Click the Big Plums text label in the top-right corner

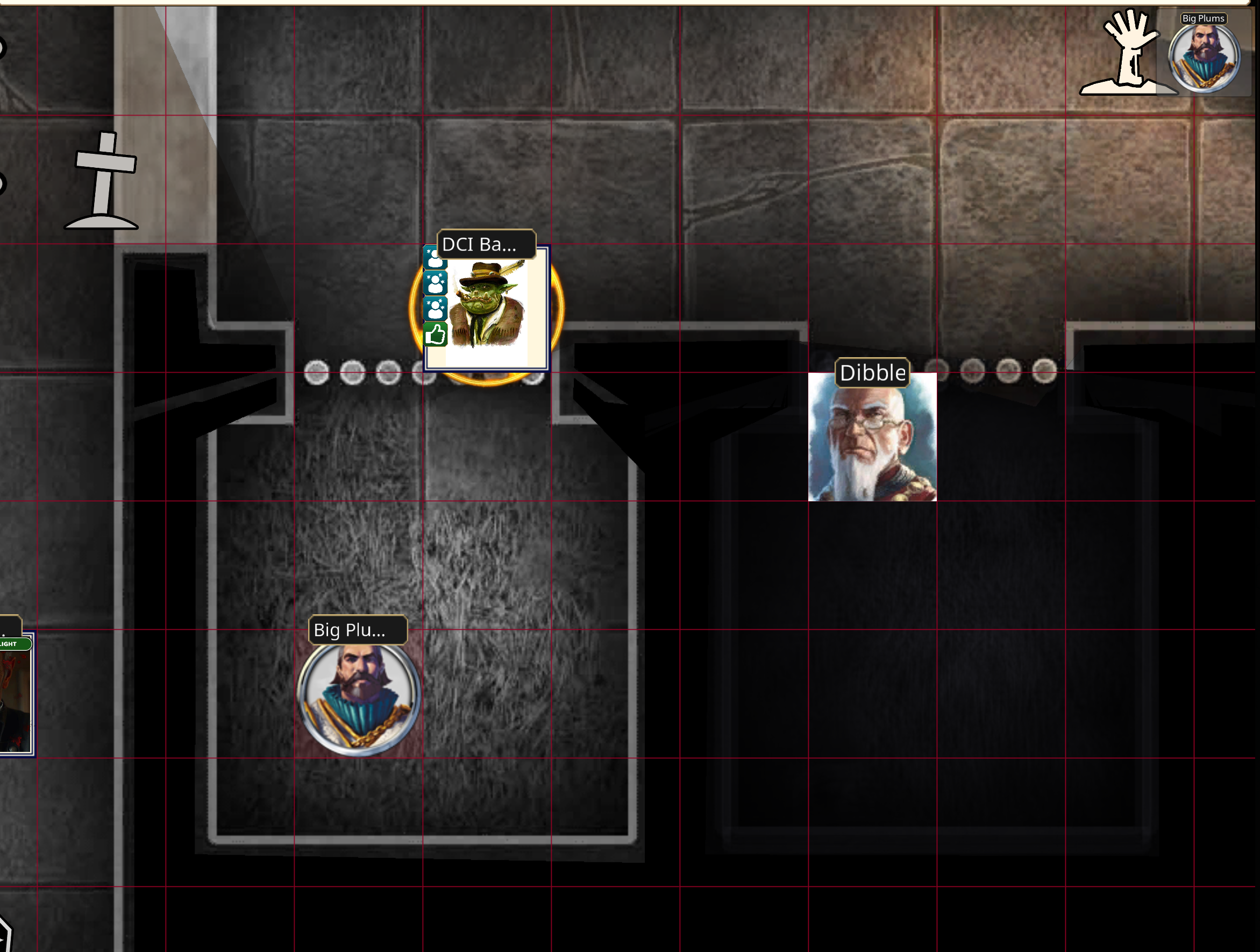click(1204, 18)
